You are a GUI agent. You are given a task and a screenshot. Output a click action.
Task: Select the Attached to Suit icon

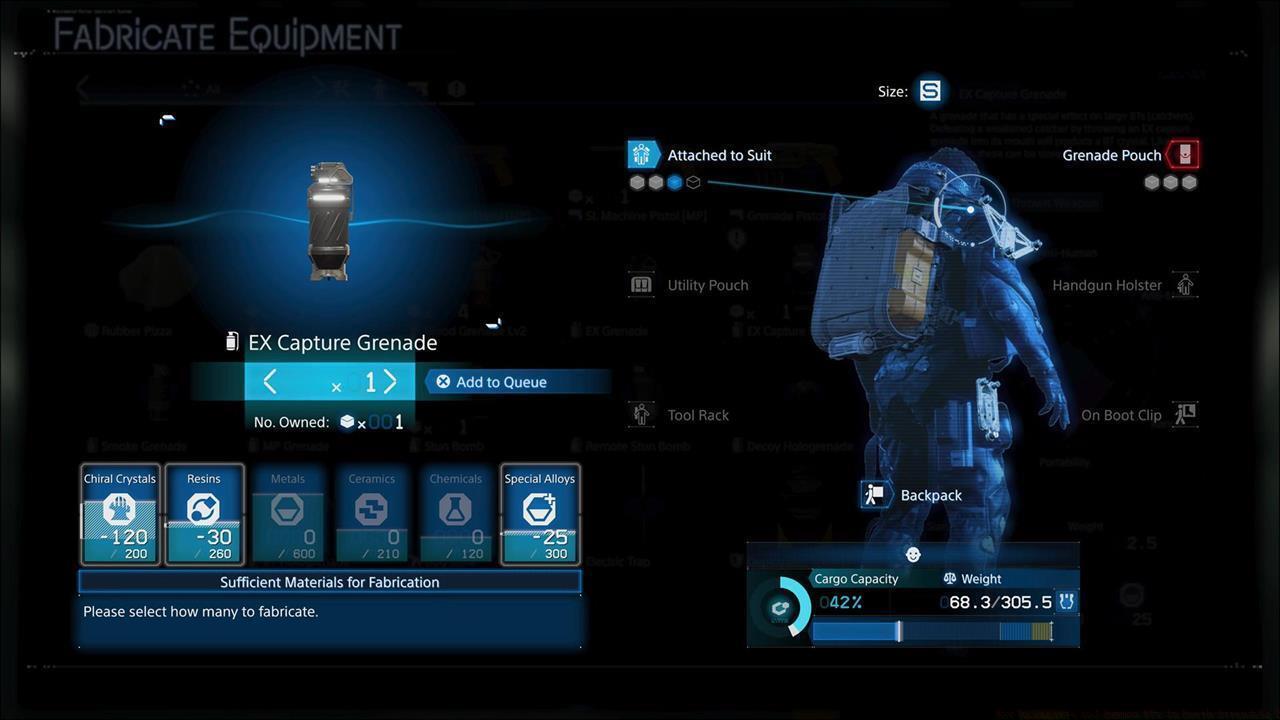[x=643, y=154]
